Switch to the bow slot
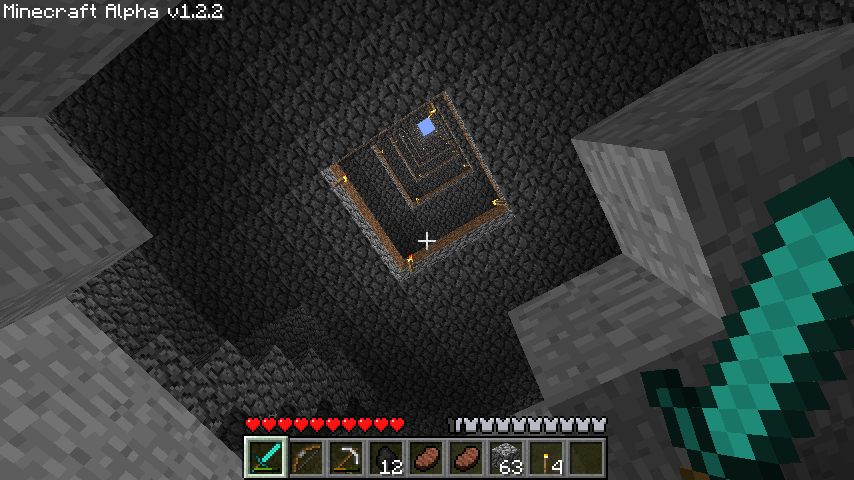This screenshot has height=480, width=854. pos(306,457)
